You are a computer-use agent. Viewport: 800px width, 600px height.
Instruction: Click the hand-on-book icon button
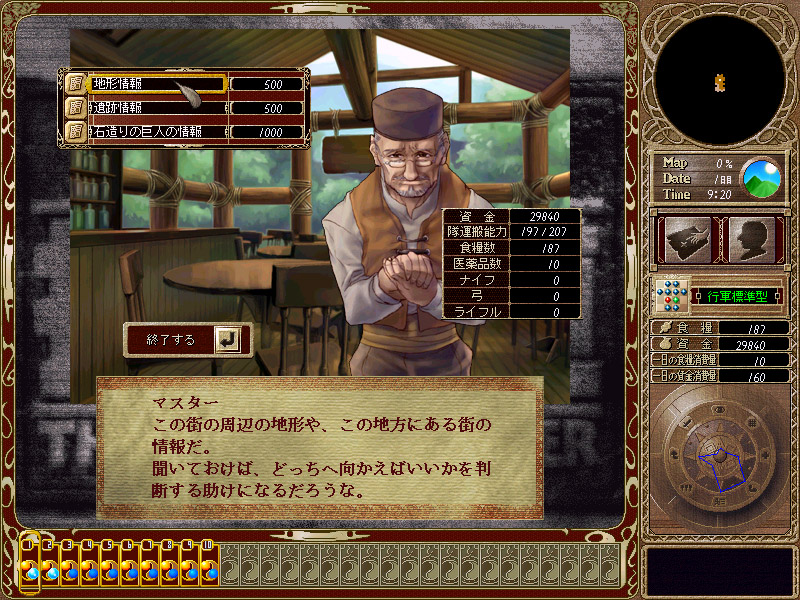[x=685, y=240]
